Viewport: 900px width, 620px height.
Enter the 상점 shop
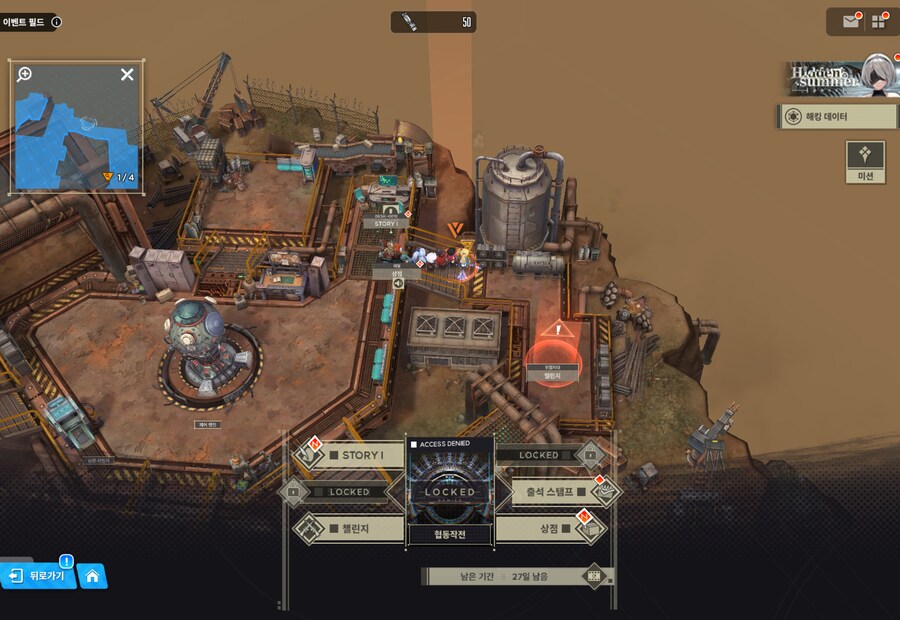[550, 527]
